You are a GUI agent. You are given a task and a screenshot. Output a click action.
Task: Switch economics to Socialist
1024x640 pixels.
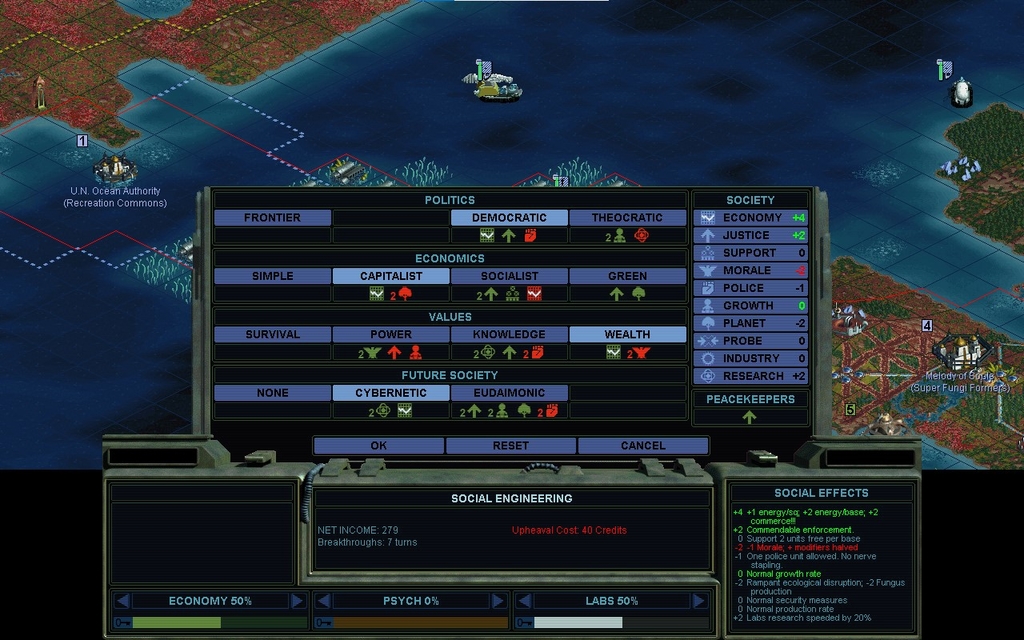509,276
